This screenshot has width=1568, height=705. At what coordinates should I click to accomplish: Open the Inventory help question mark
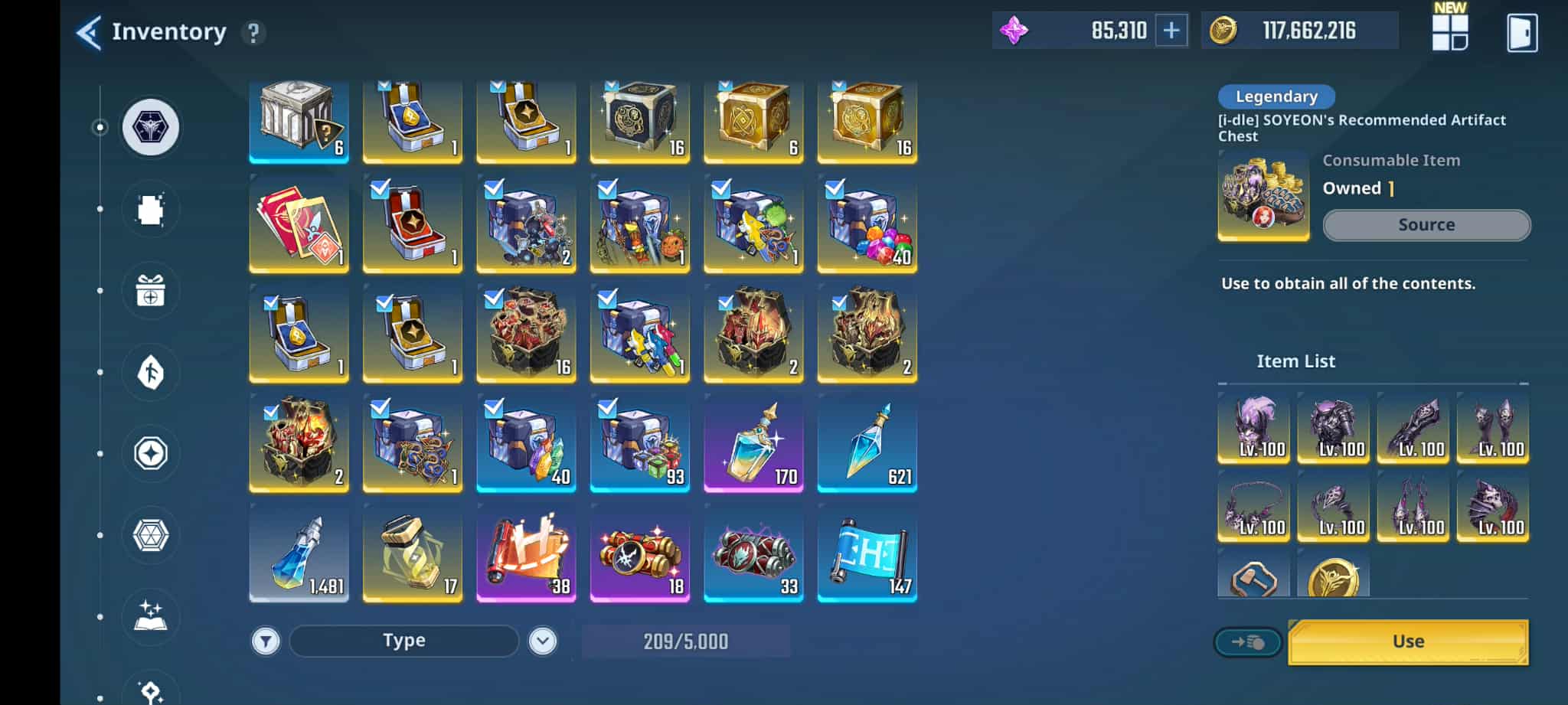pos(253,33)
